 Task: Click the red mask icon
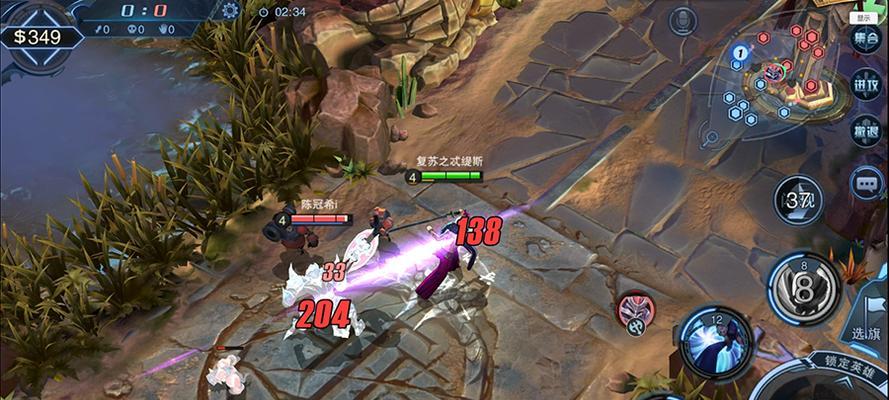[x=631, y=309]
